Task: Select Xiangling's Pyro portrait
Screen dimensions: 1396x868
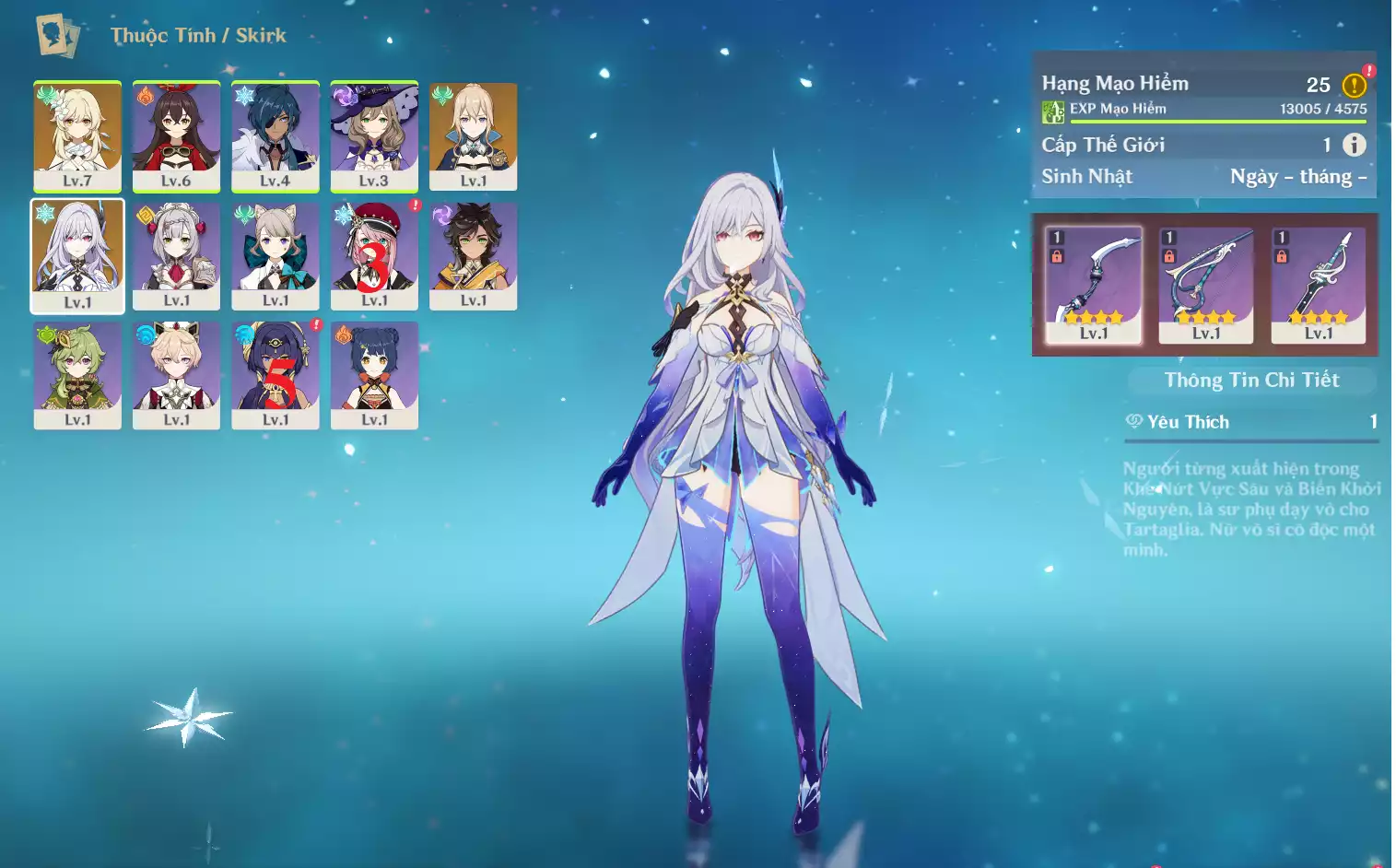Action: (x=374, y=374)
